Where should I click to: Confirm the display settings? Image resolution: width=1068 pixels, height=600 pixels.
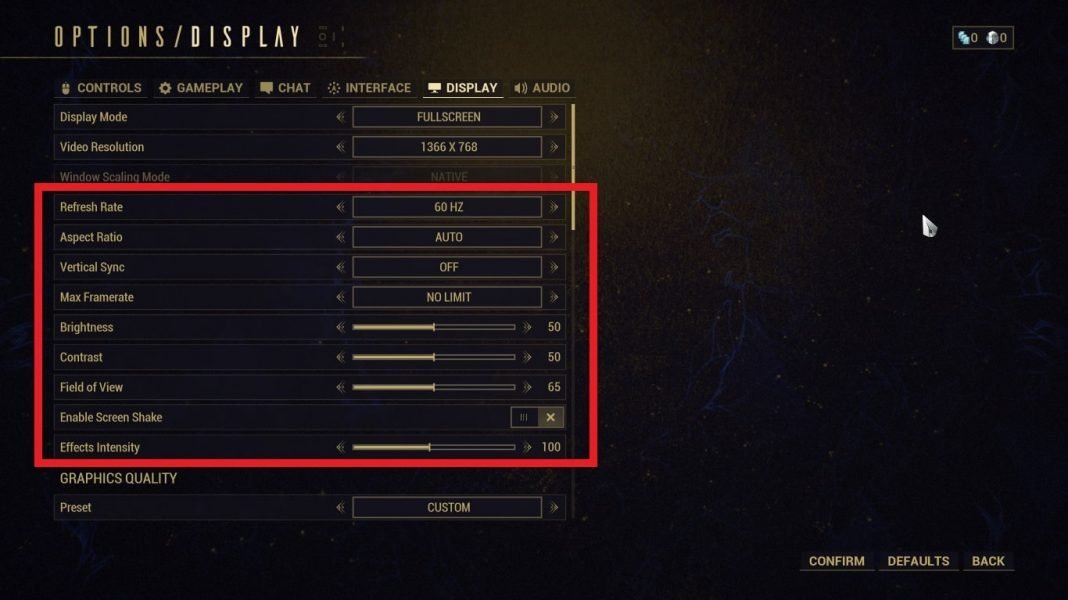[x=836, y=561]
